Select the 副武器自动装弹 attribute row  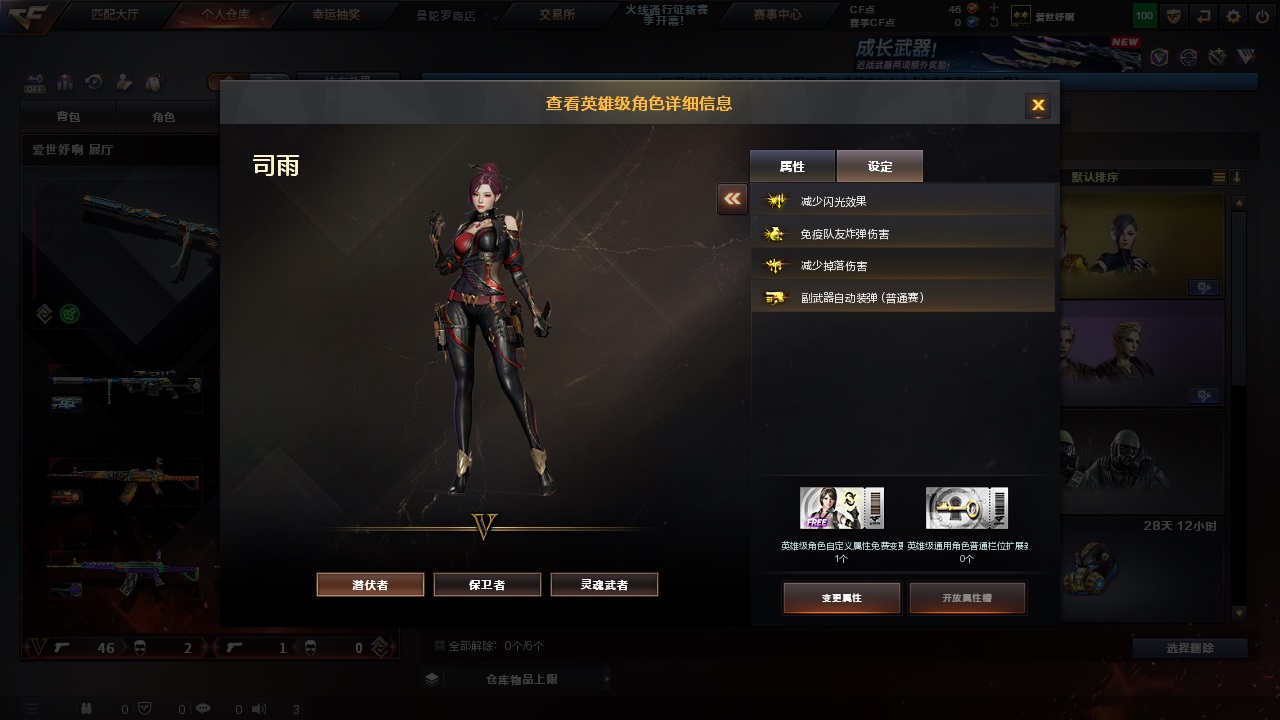tap(903, 298)
